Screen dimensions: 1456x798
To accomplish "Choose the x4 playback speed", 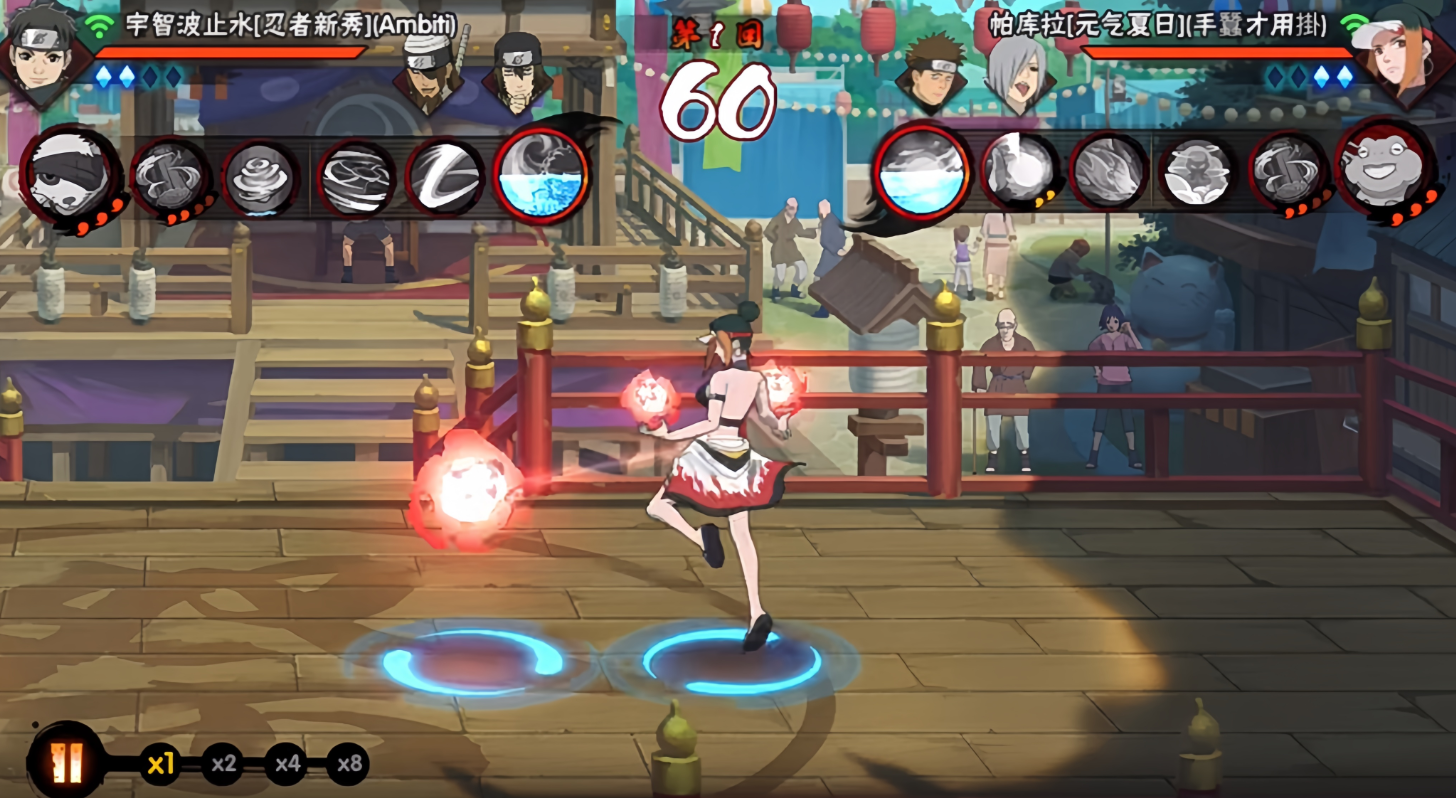I will tap(287, 765).
